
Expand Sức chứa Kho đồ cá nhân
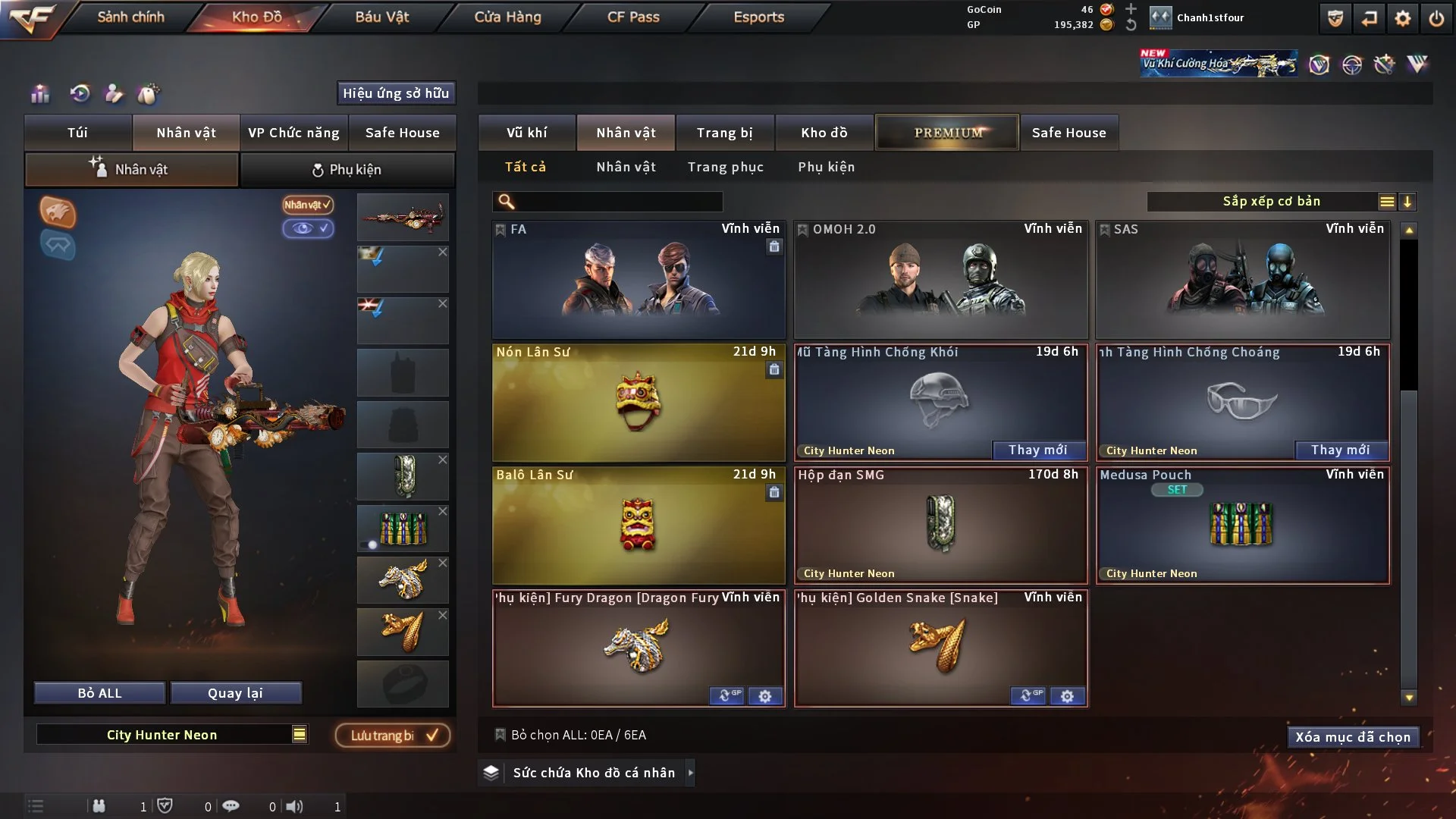tap(594, 773)
